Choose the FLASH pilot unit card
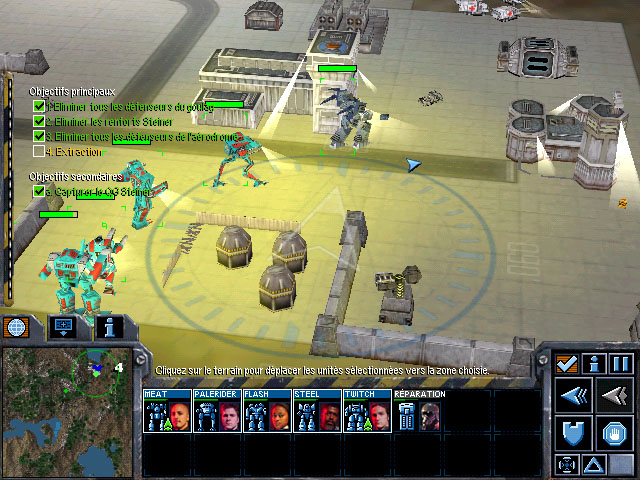Viewport: 640px width, 480px height. [267, 411]
